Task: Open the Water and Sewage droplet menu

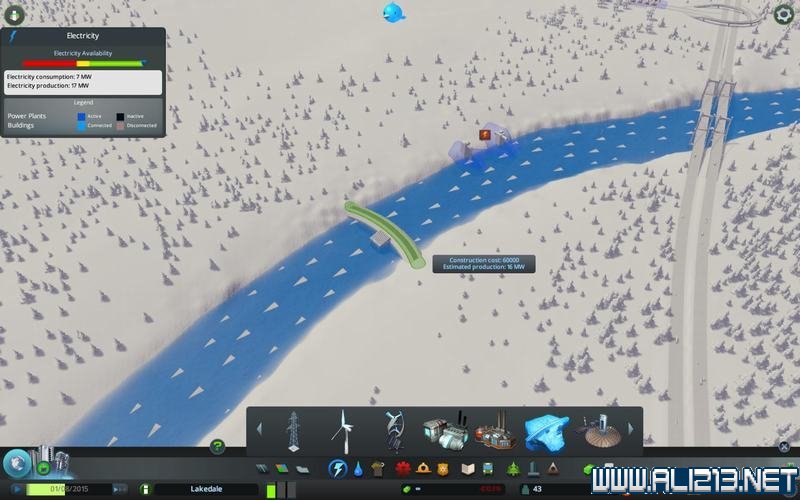Action: click(358, 468)
